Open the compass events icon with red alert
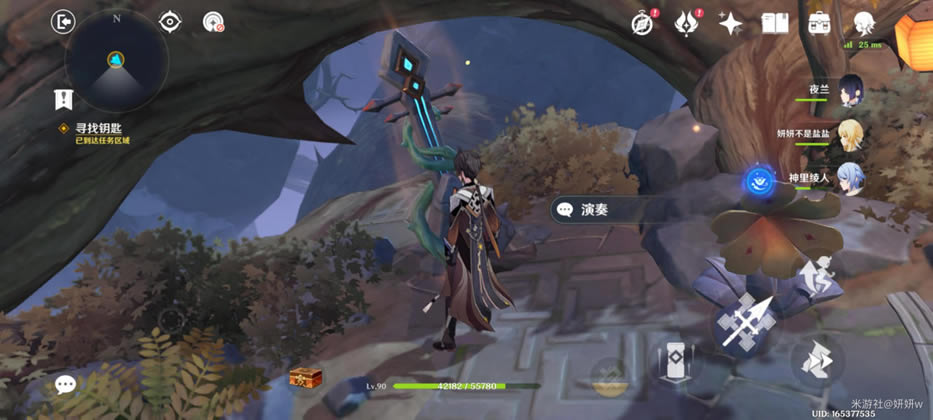 click(x=642, y=23)
